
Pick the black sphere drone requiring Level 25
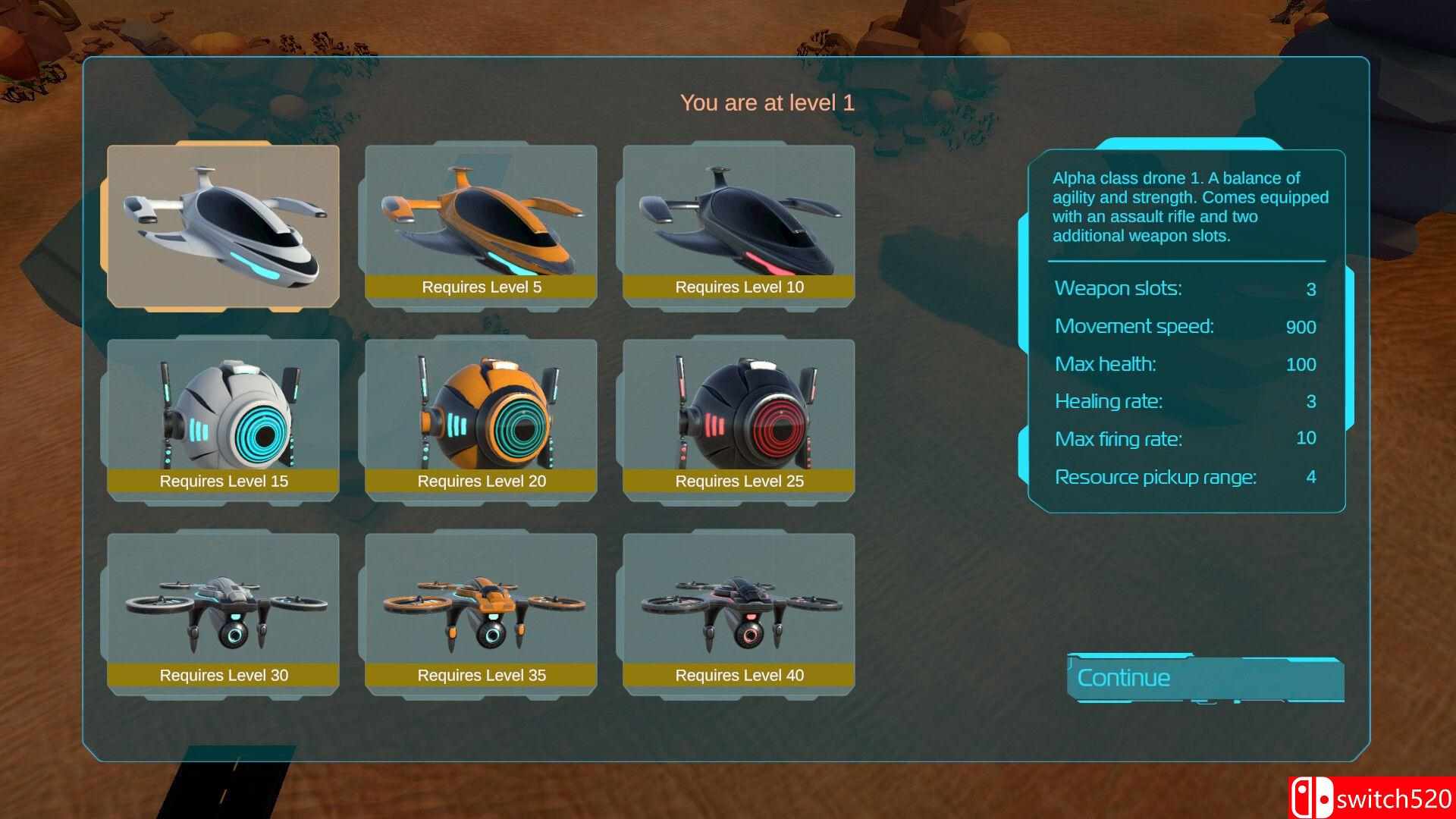click(739, 419)
